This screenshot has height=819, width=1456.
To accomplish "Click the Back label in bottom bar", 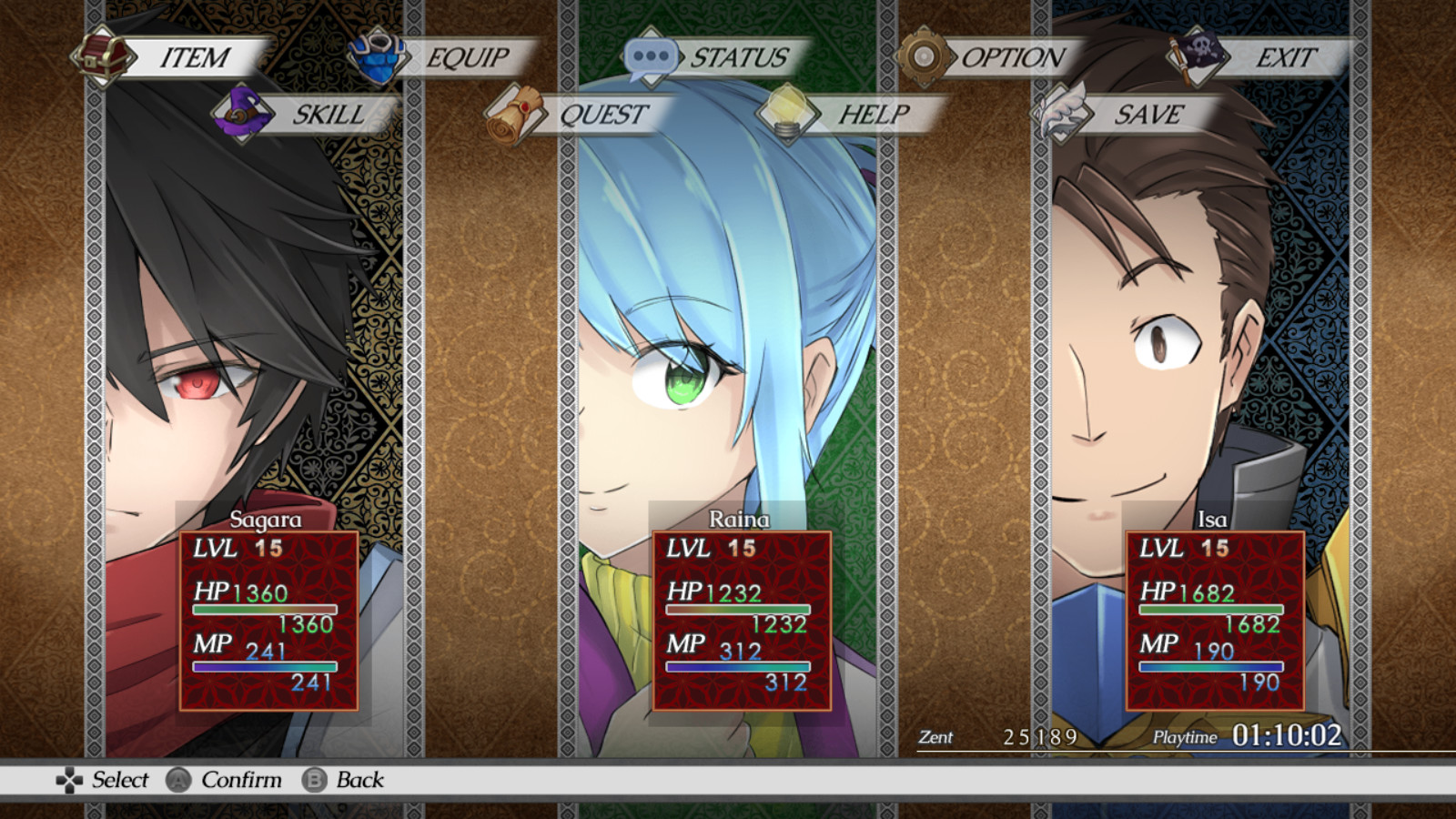I will (x=359, y=781).
